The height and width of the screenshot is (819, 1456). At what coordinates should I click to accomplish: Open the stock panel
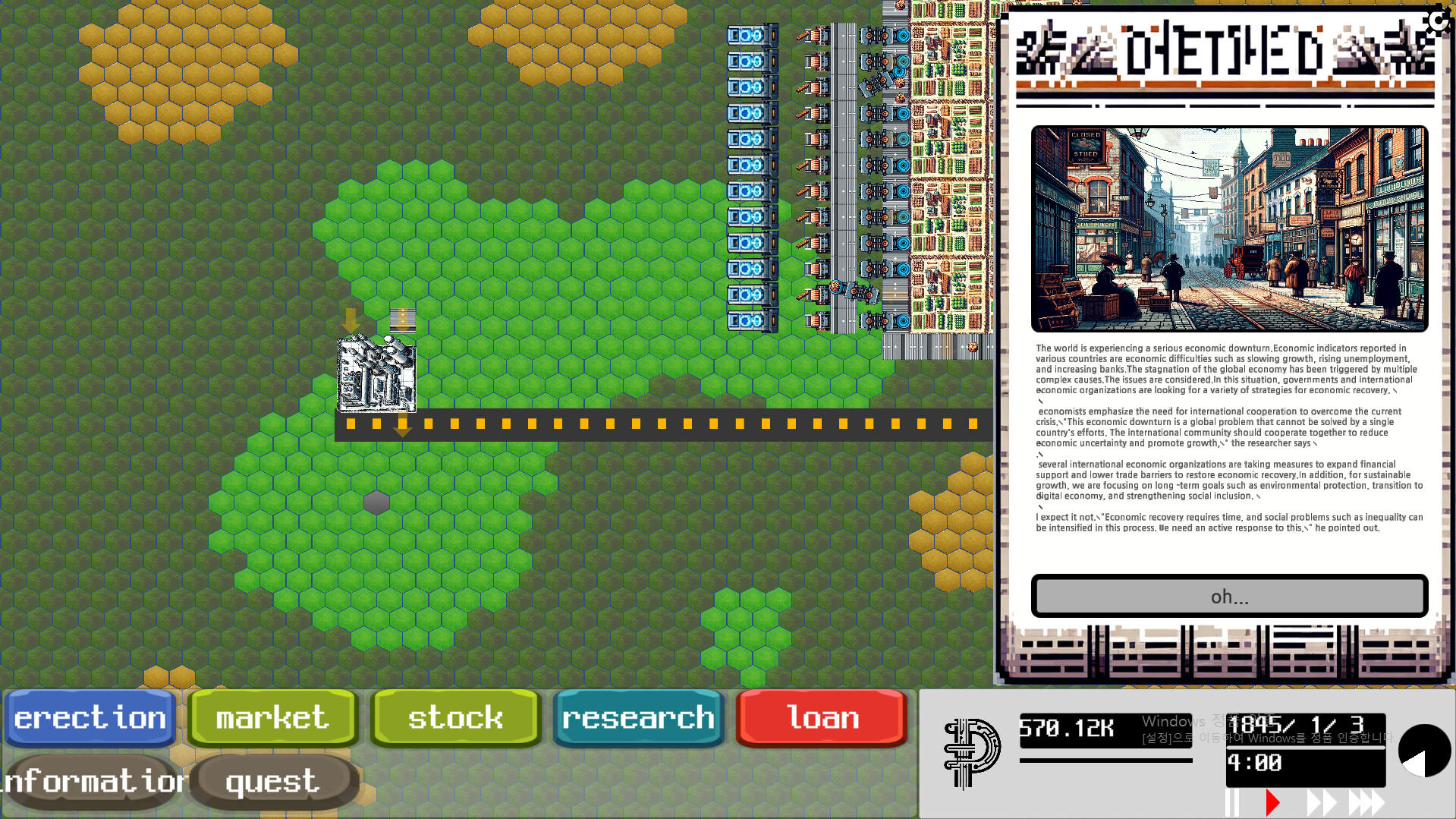point(454,717)
